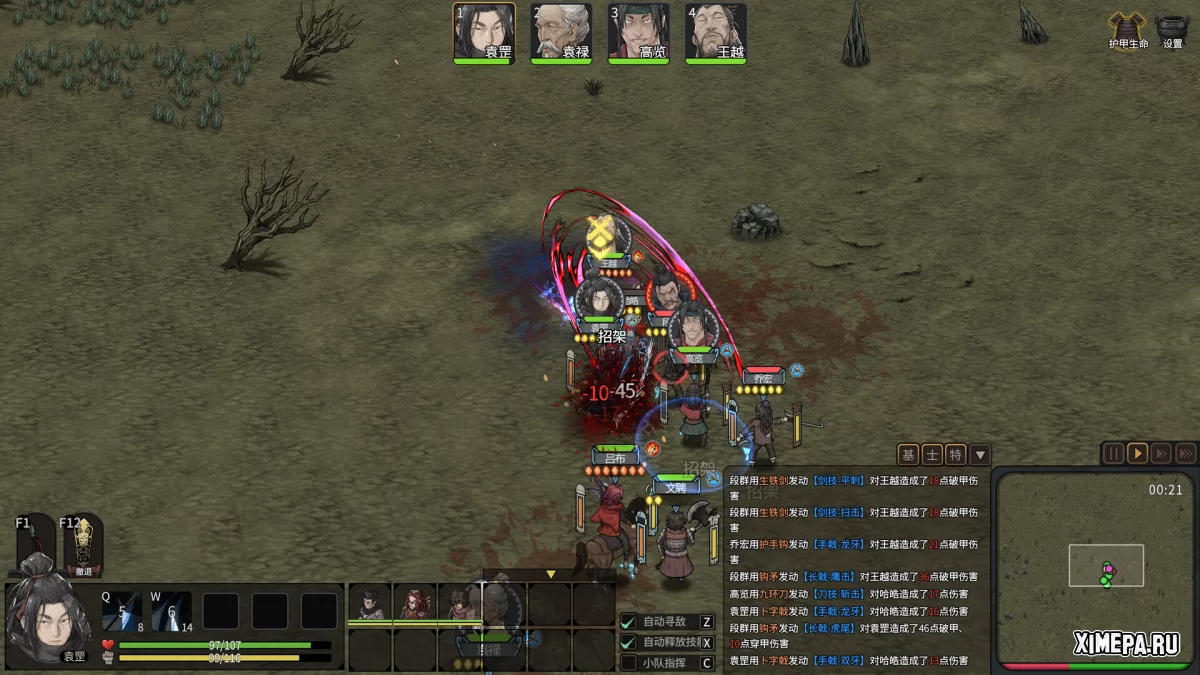Switch combat log to the 基 filter
1200x675 pixels.
pos(908,455)
